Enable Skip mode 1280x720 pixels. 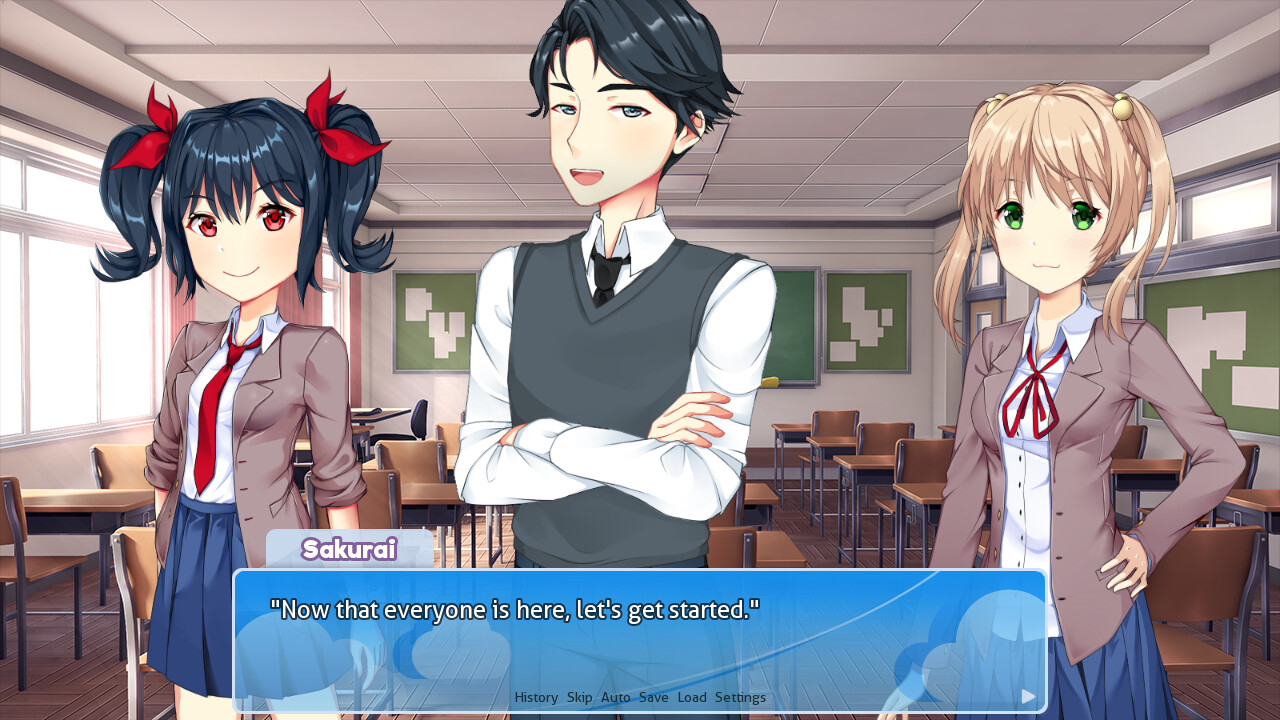[x=581, y=697]
